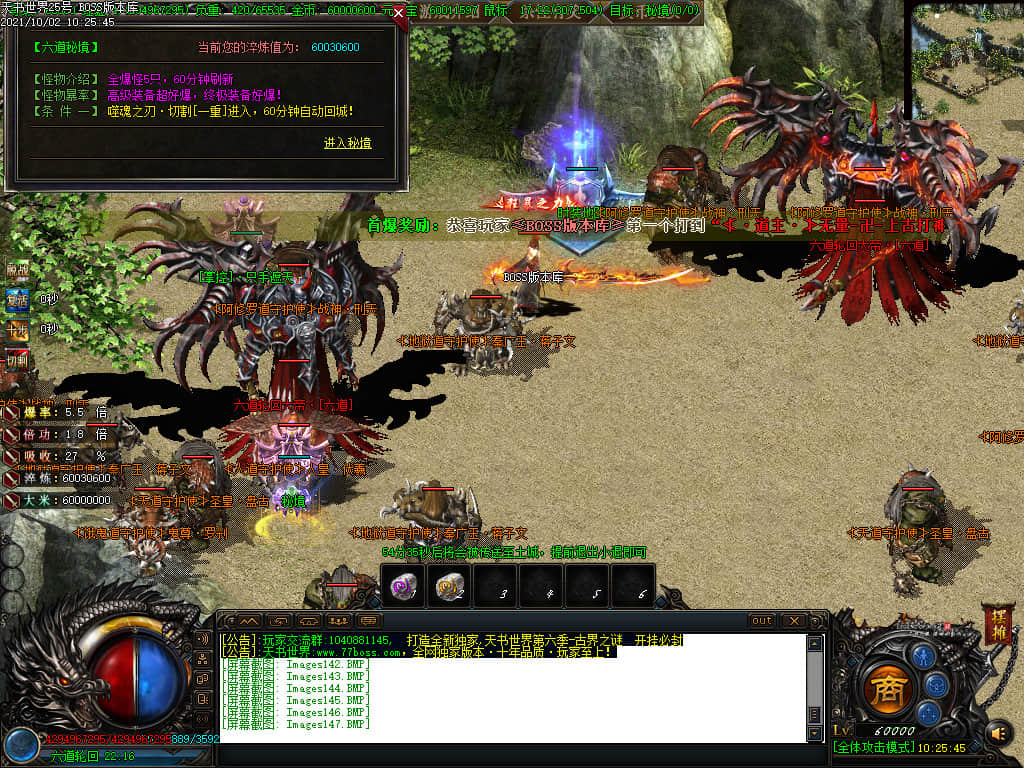The image size is (1024, 768).
Task: Click the chat message display area
Action: tap(510, 690)
